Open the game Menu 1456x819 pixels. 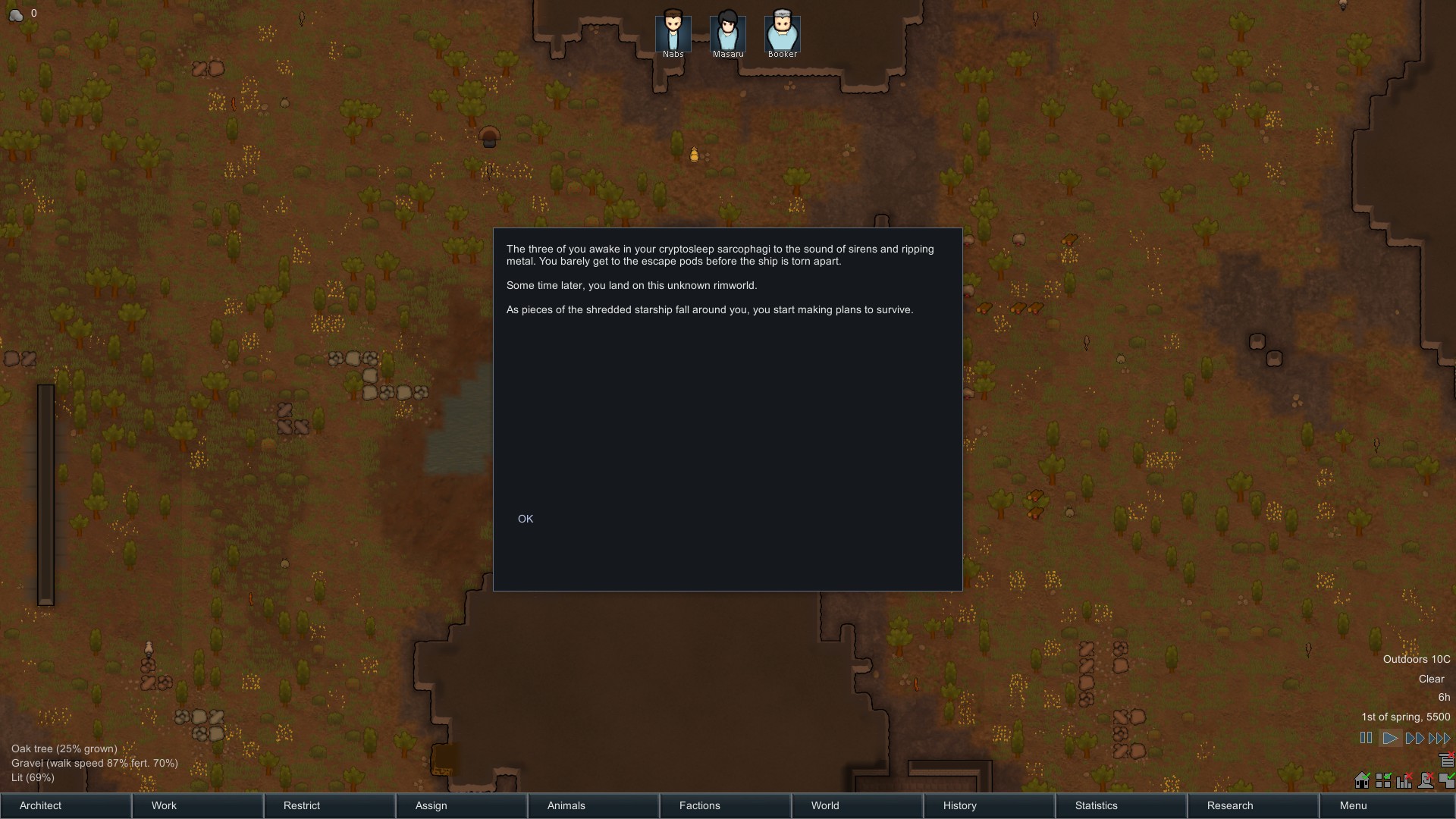1386,805
